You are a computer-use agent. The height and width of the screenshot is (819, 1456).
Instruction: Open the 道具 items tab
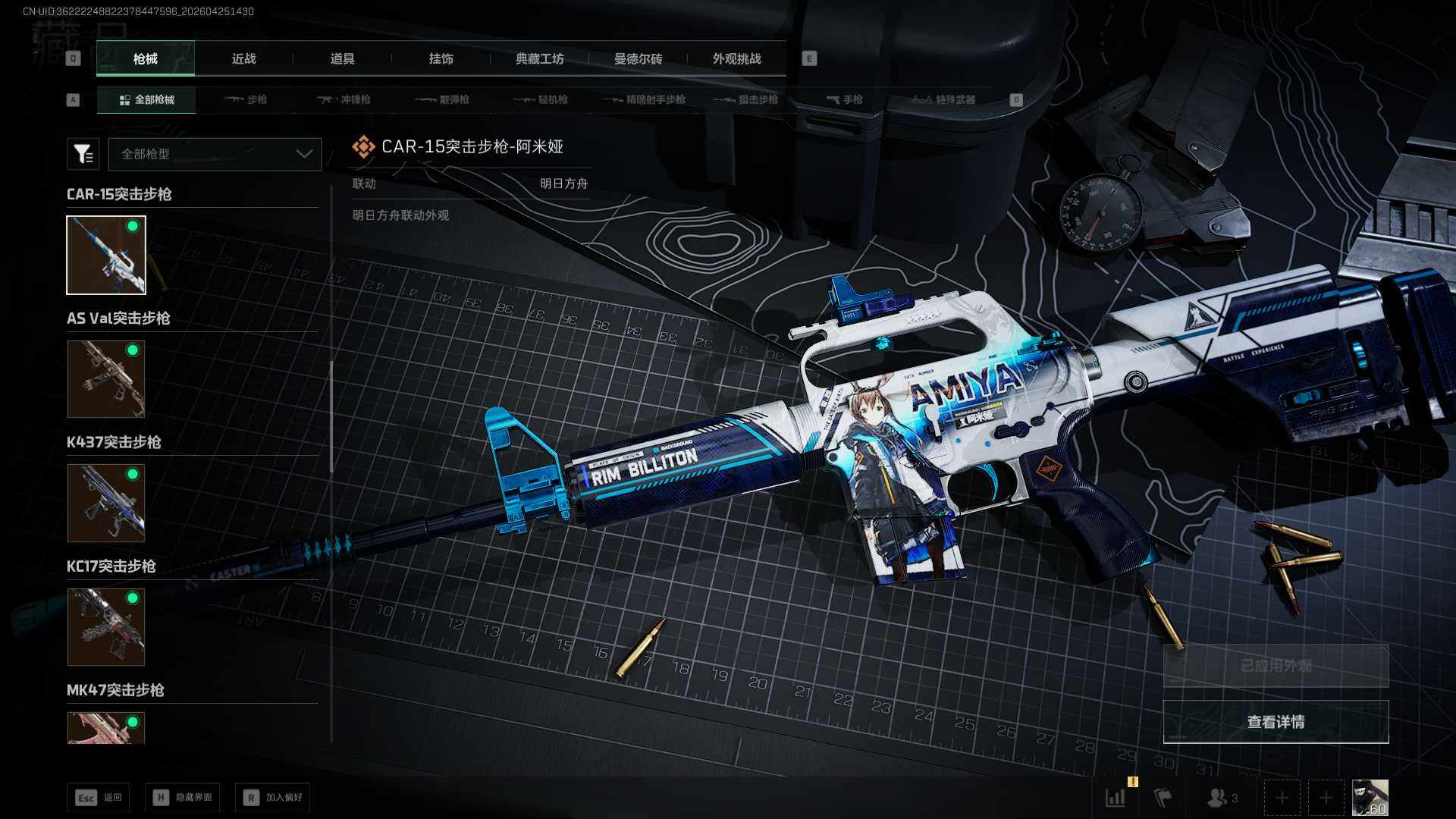click(x=342, y=58)
